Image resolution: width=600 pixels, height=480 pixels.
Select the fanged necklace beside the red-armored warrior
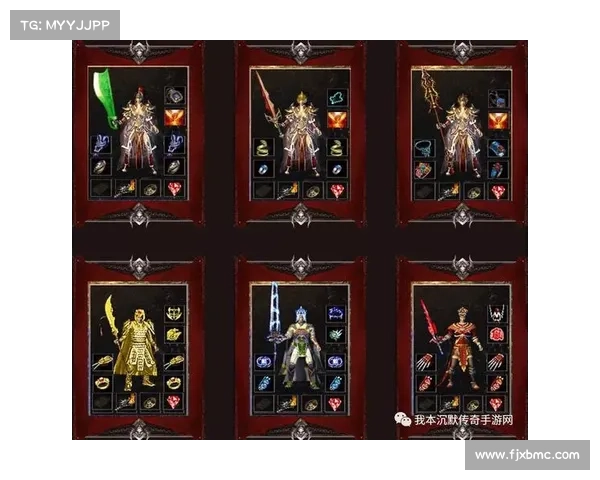point(499,313)
